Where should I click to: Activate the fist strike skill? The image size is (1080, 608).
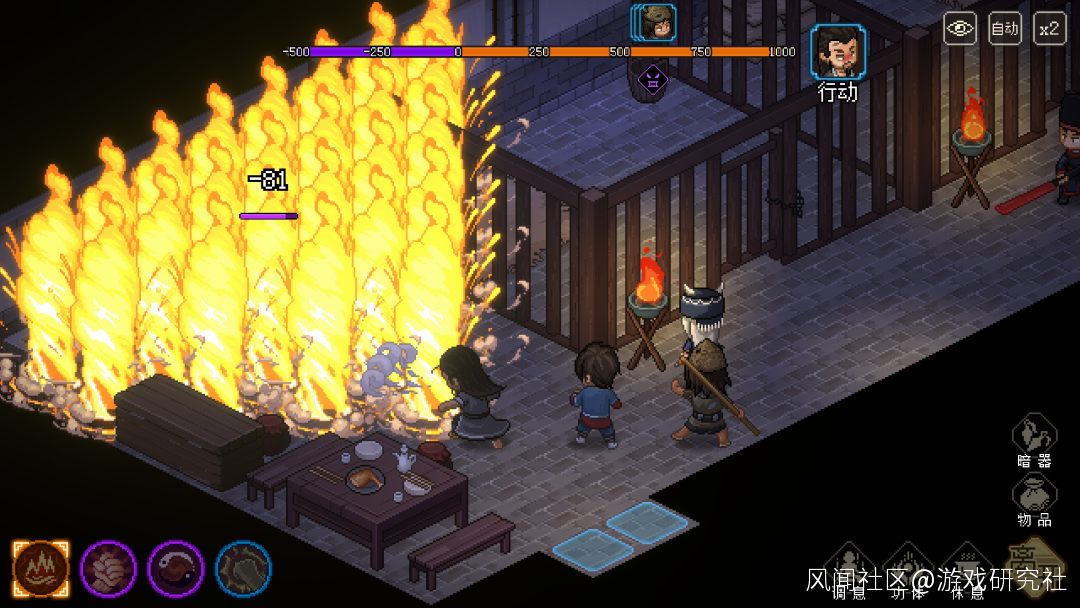tap(108, 568)
